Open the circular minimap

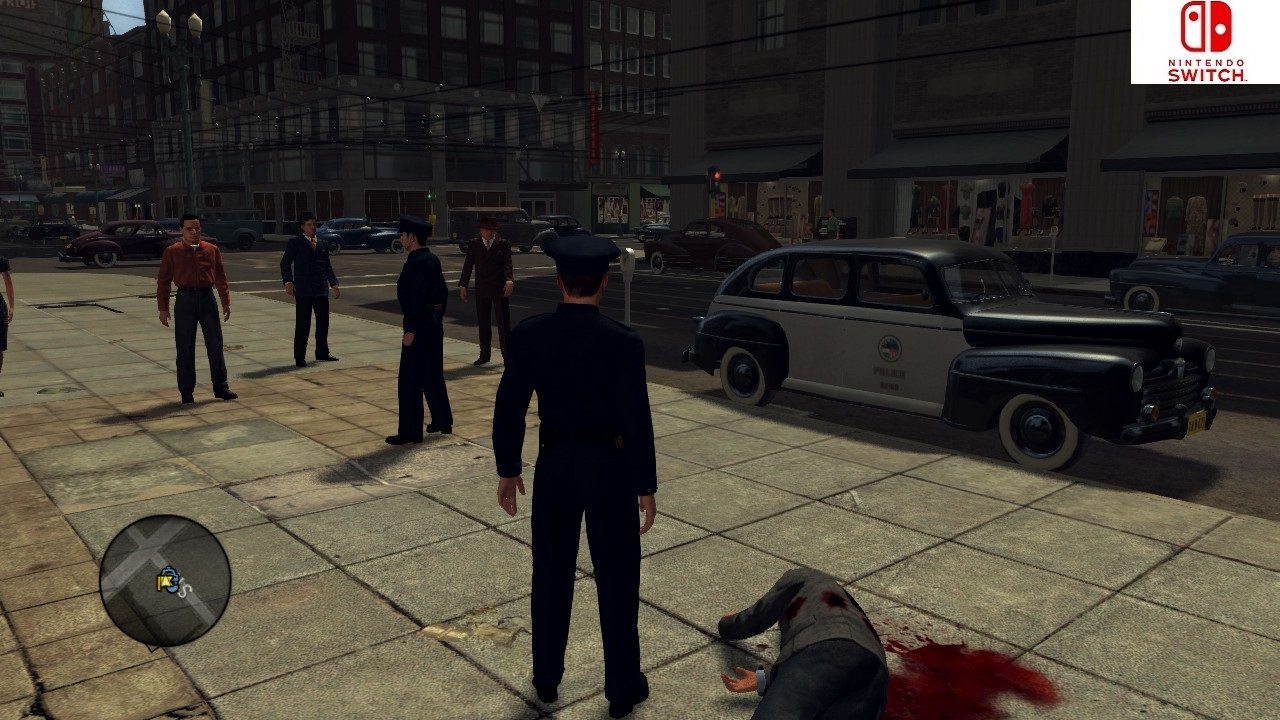coord(165,580)
